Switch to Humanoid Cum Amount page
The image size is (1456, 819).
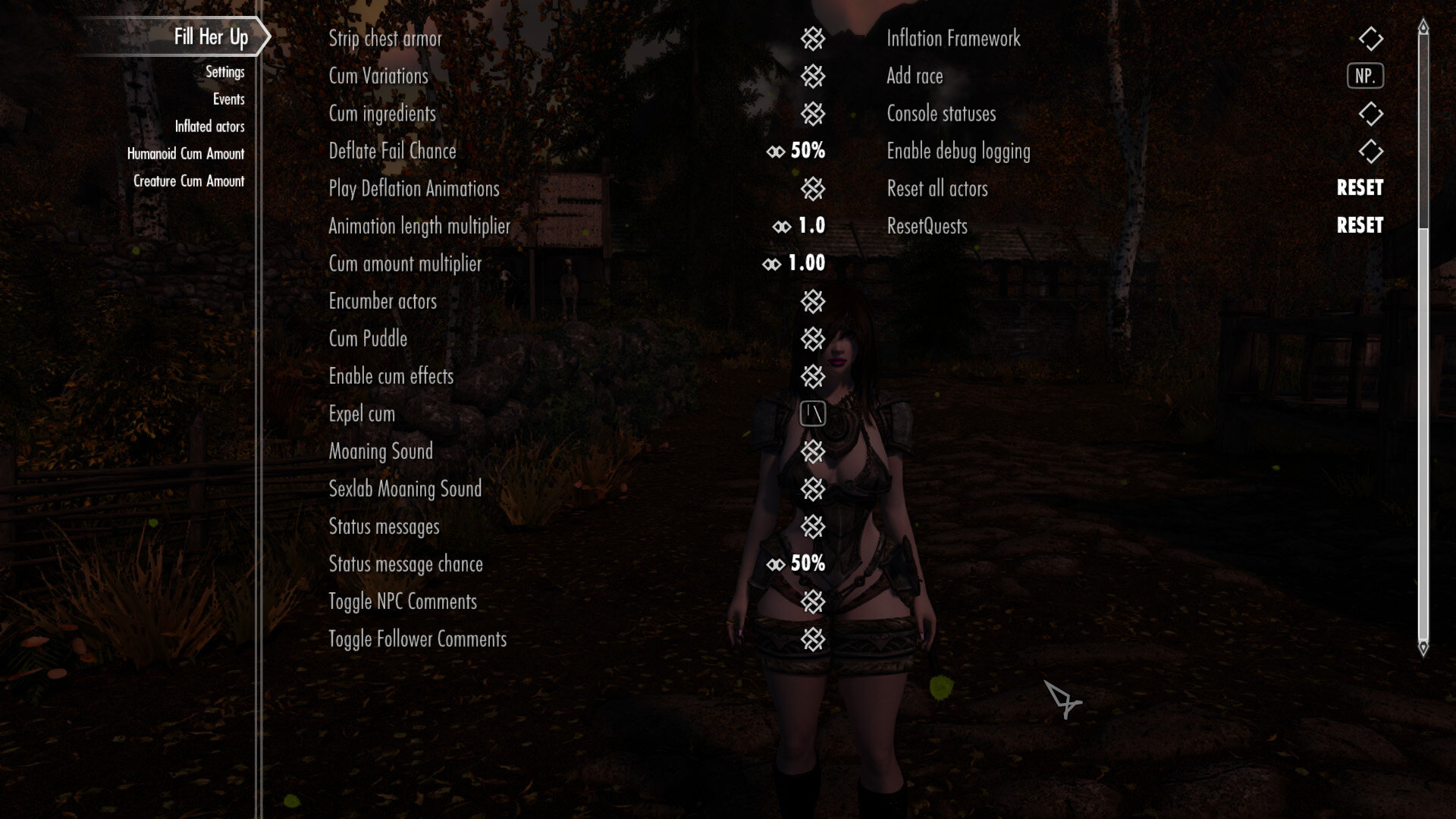[186, 153]
